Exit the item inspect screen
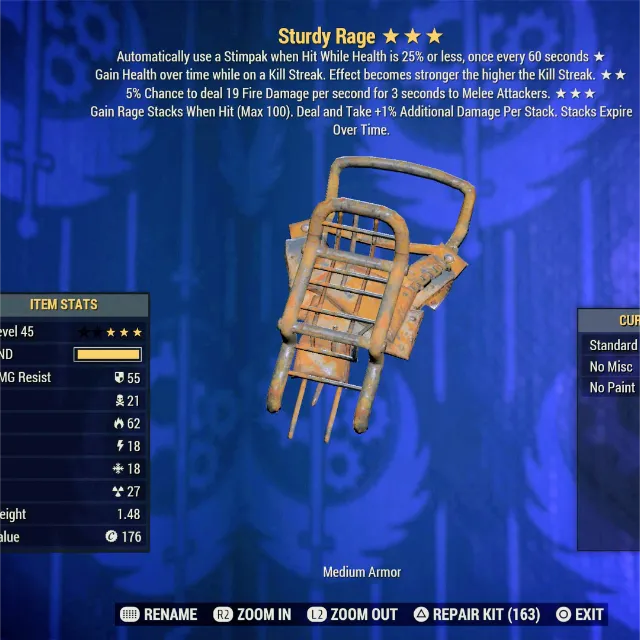This screenshot has height=640, width=640. point(579,614)
